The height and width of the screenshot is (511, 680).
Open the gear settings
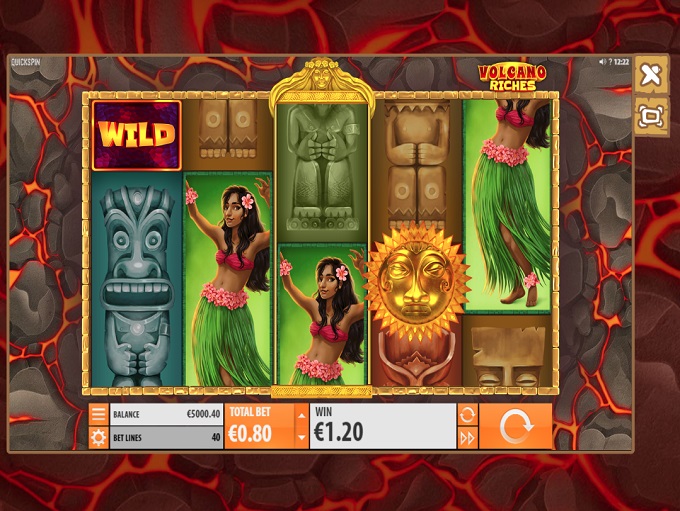[x=98, y=437]
